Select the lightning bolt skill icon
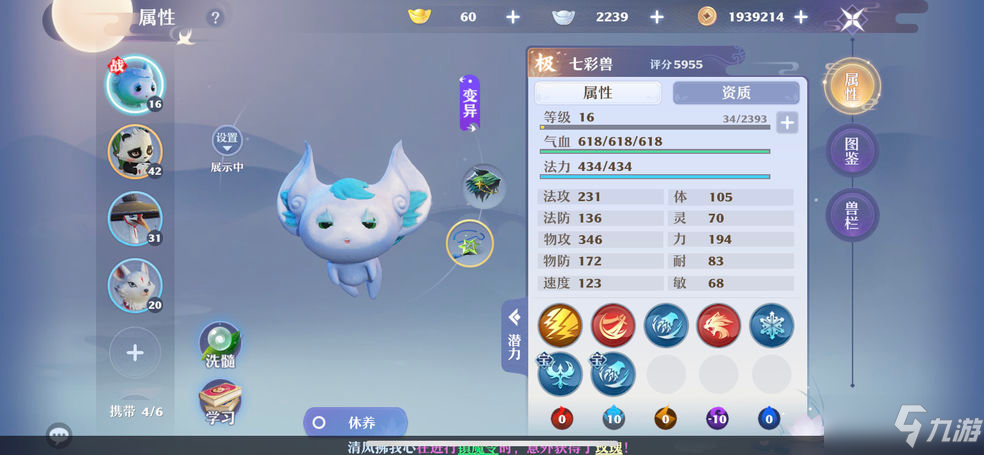The height and width of the screenshot is (455, 984). [560, 325]
